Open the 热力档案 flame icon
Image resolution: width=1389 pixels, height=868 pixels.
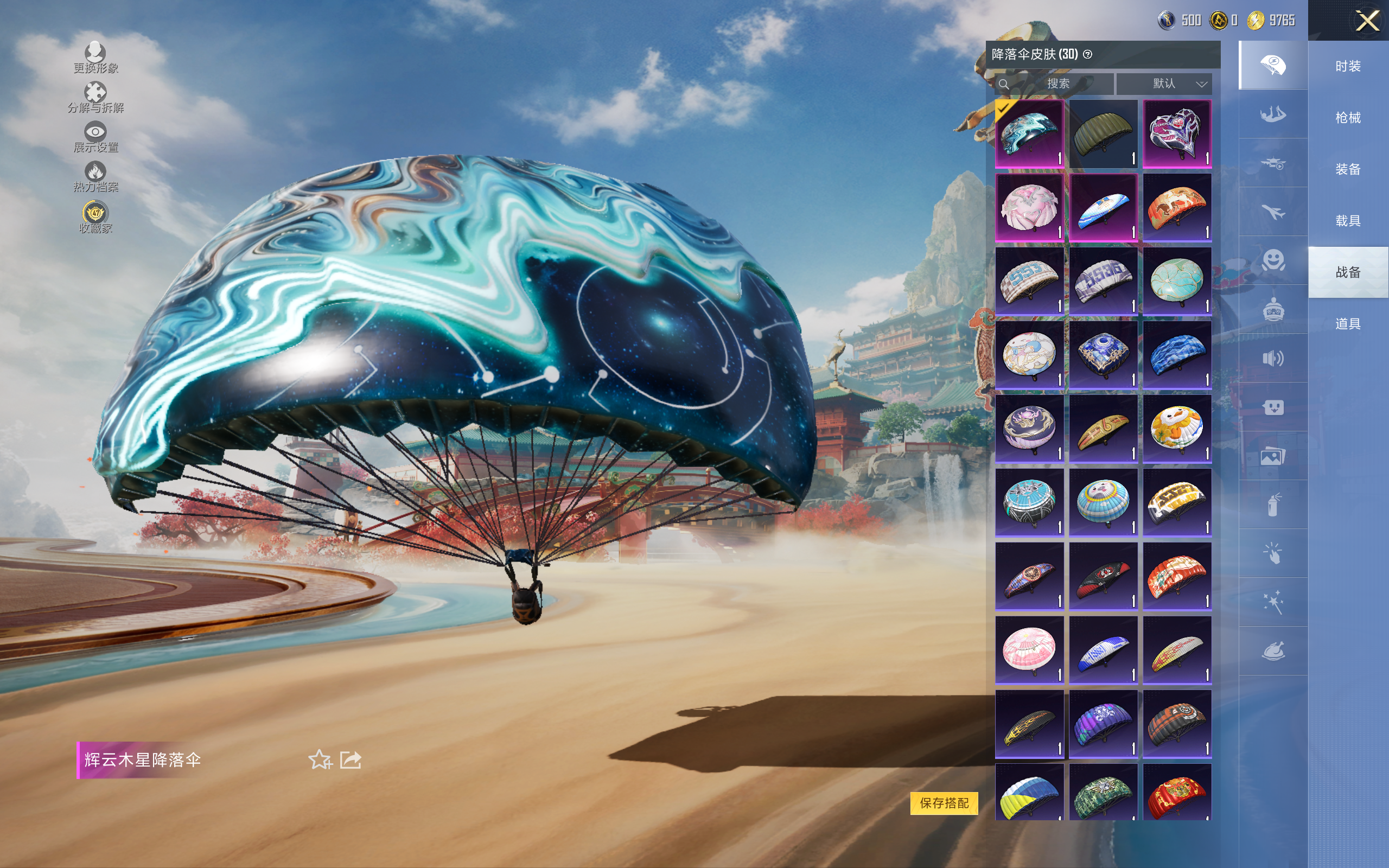(95, 176)
